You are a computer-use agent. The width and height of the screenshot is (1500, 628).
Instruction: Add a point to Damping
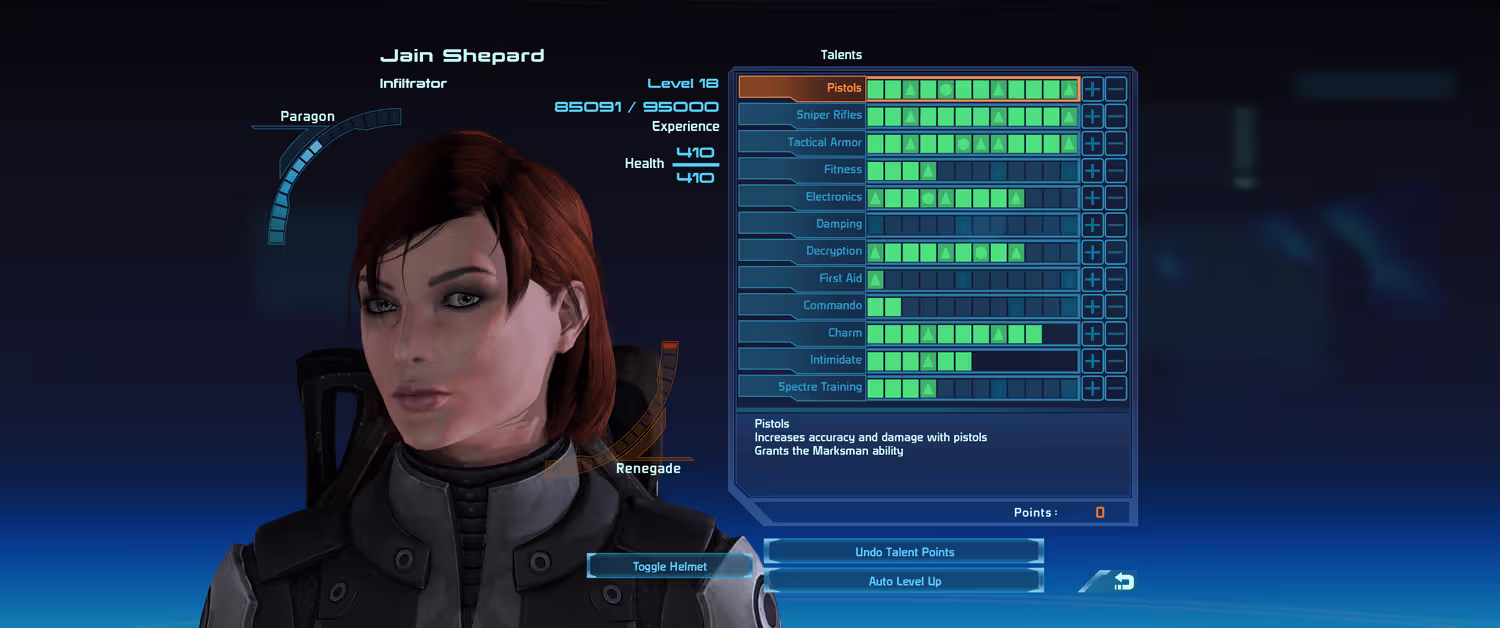tap(1093, 224)
